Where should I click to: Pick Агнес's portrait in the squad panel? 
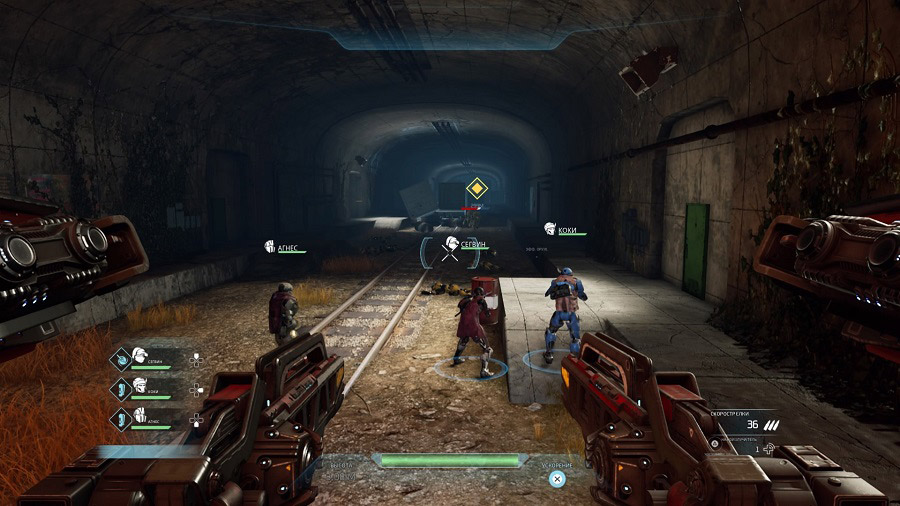141,414
